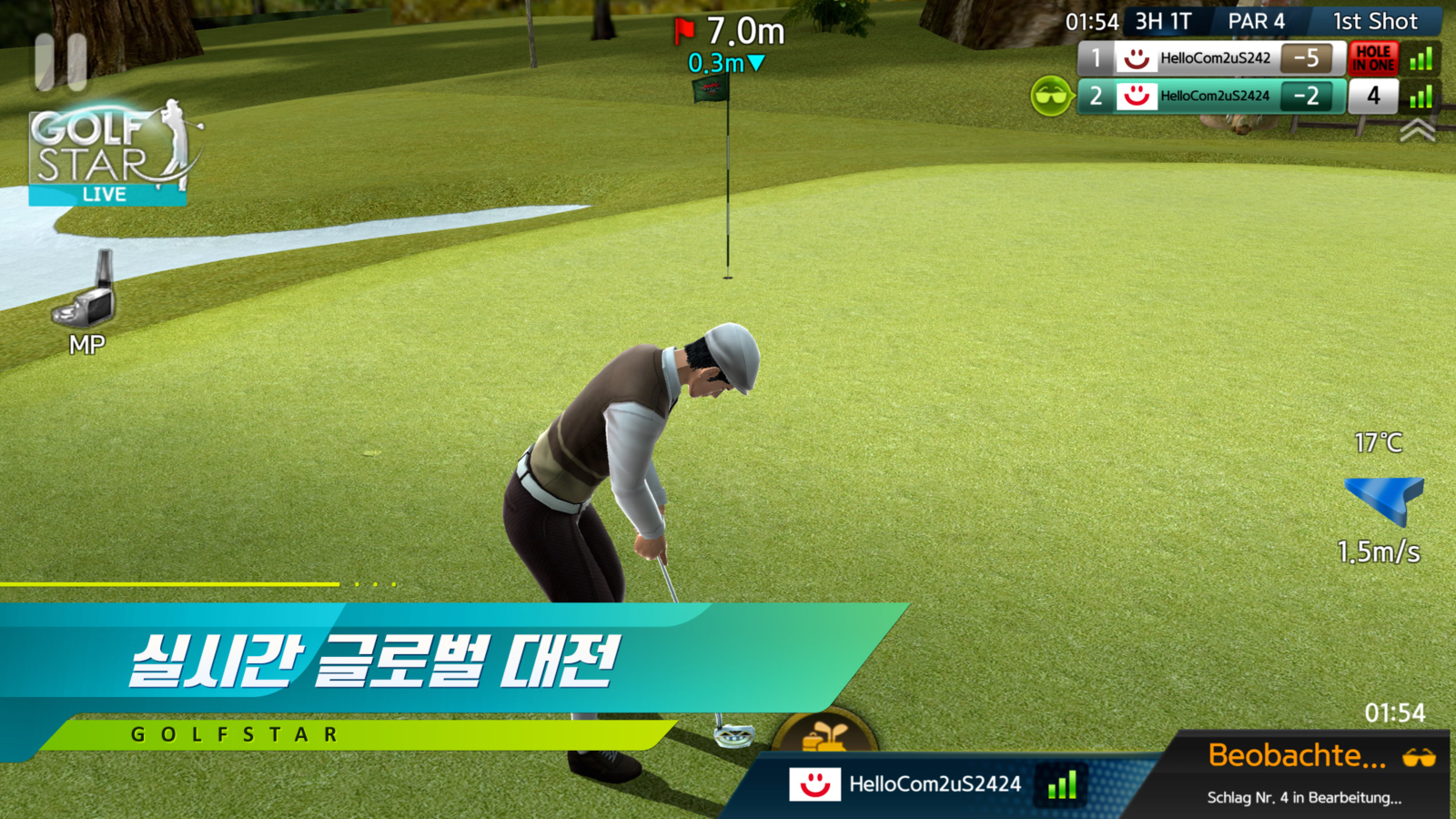Expand player 1 HelloCom2uS242 score row
1456x819 pixels.
coord(1210,59)
